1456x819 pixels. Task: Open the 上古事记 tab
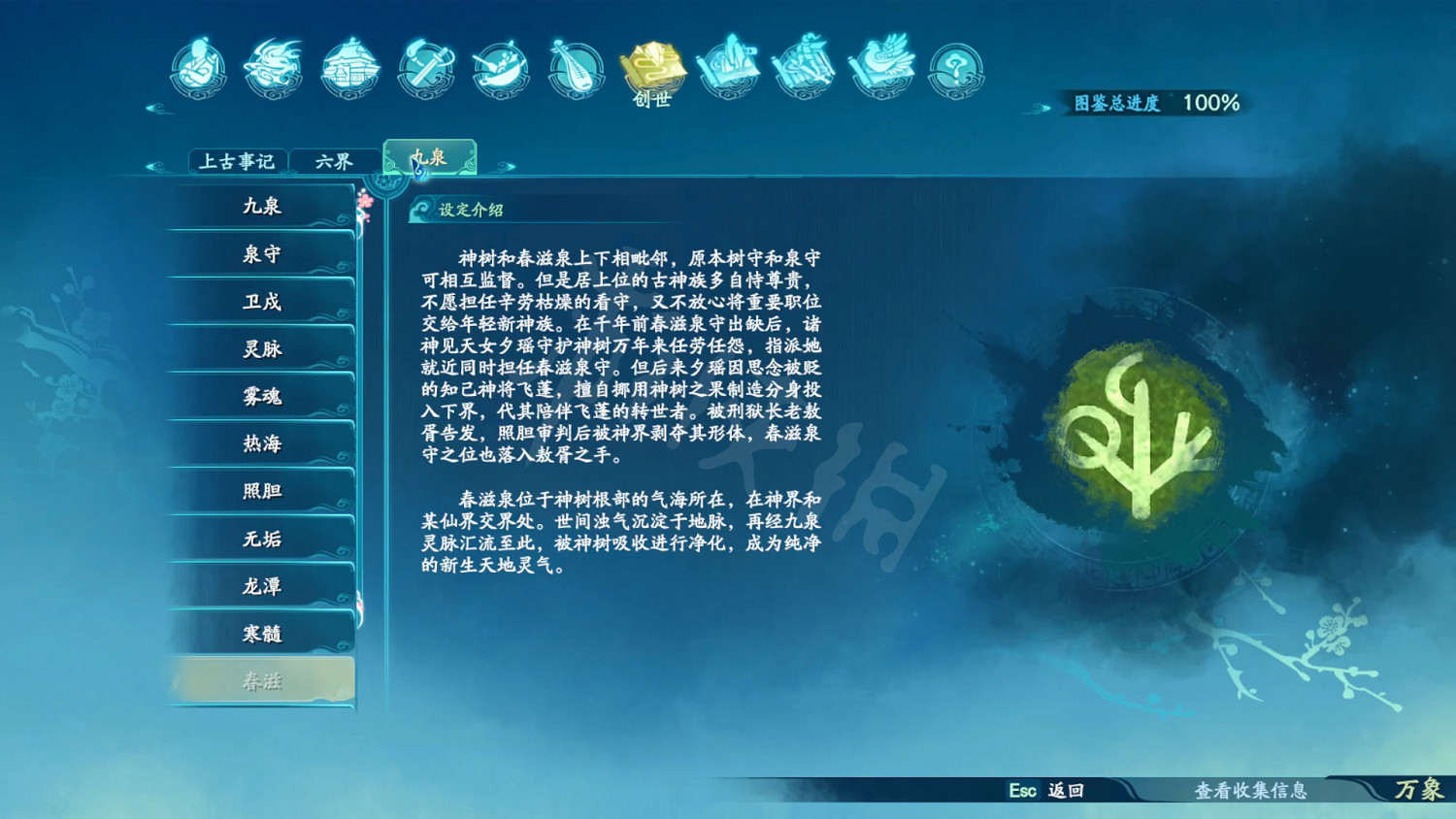pos(240,160)
